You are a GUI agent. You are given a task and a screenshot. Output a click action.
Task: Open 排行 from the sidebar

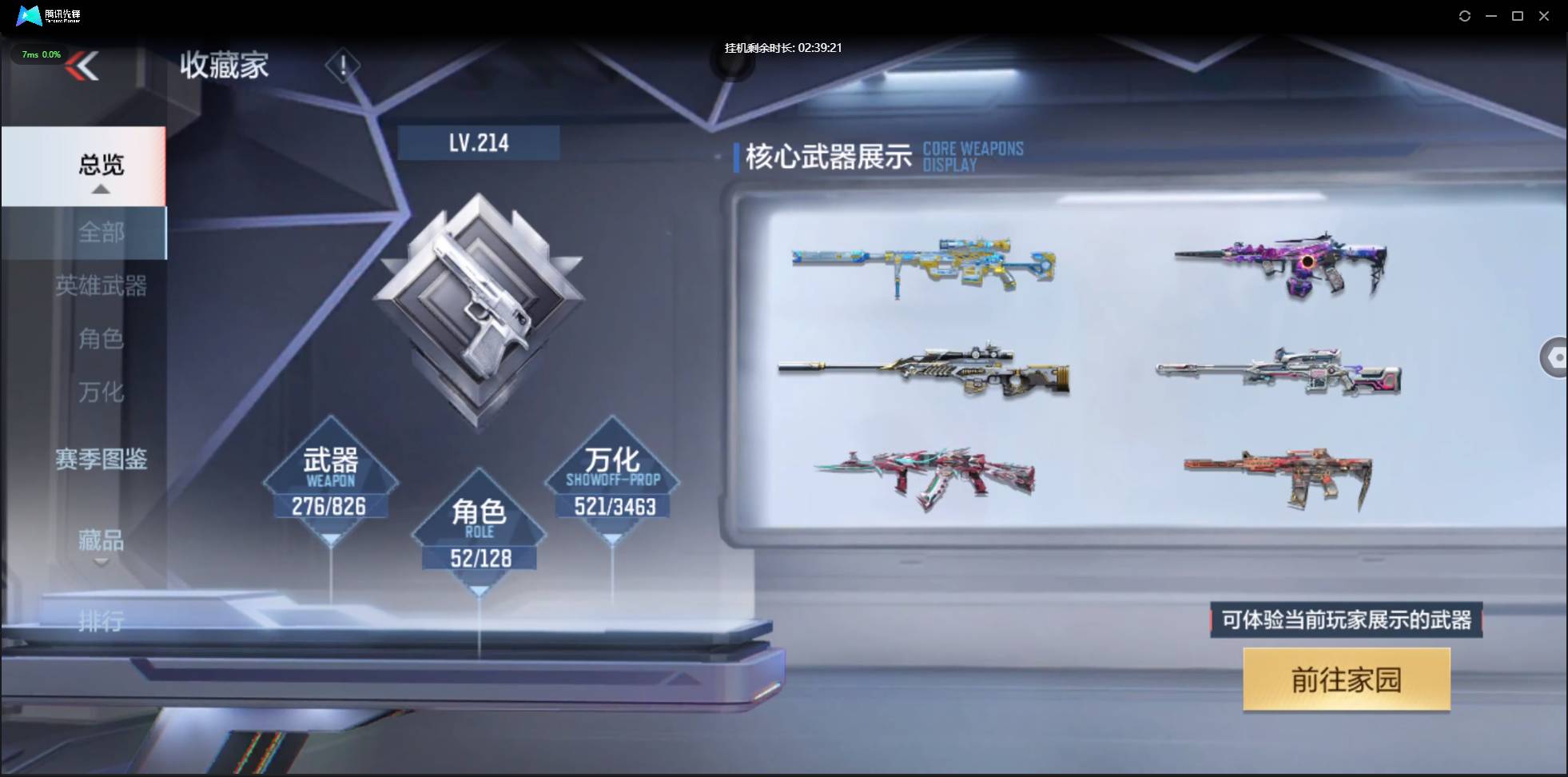coord(102,621)
